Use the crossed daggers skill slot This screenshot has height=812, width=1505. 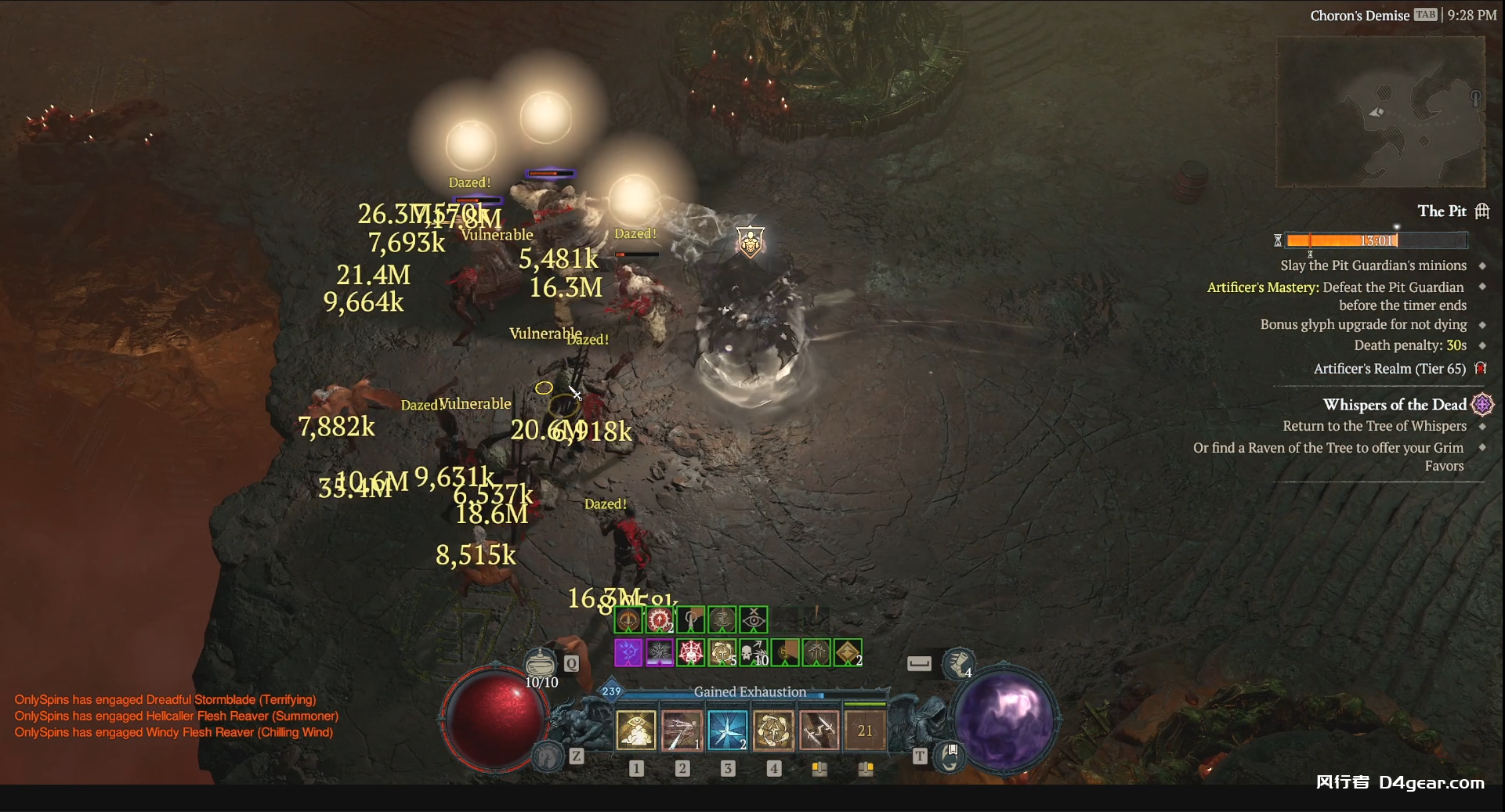pos(819,731)
